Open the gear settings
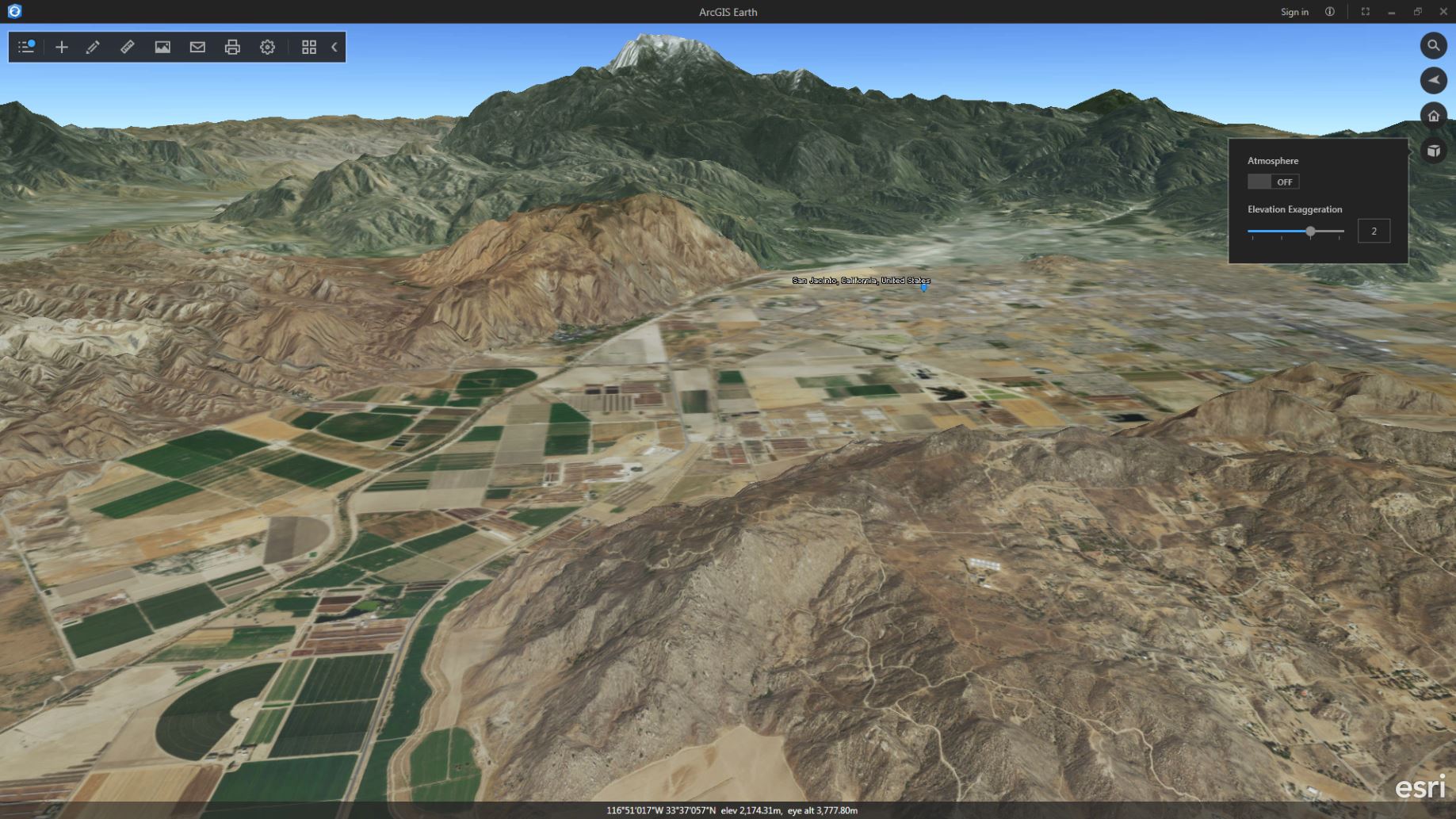Viewport: 1456px width, 819px height. [267, 47]
